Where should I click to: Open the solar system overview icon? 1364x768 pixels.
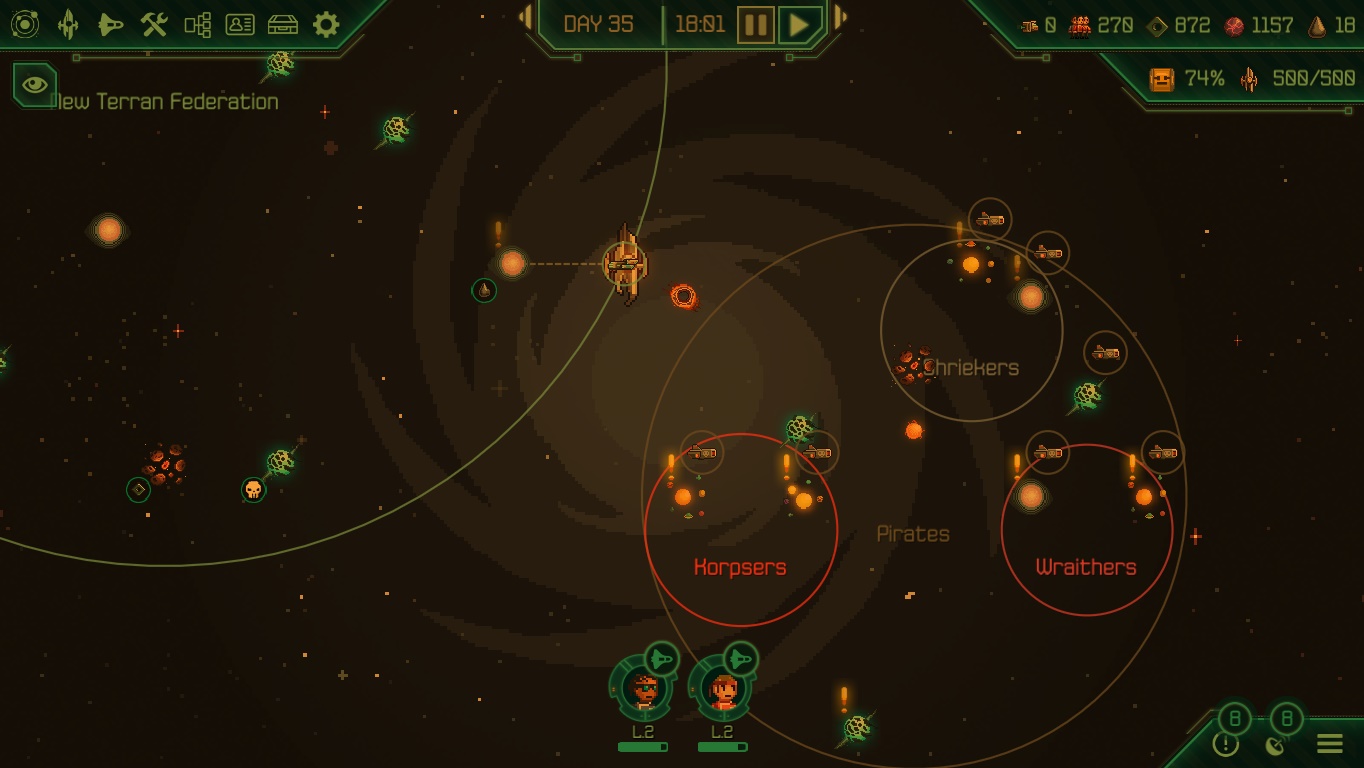click(24, 24)
